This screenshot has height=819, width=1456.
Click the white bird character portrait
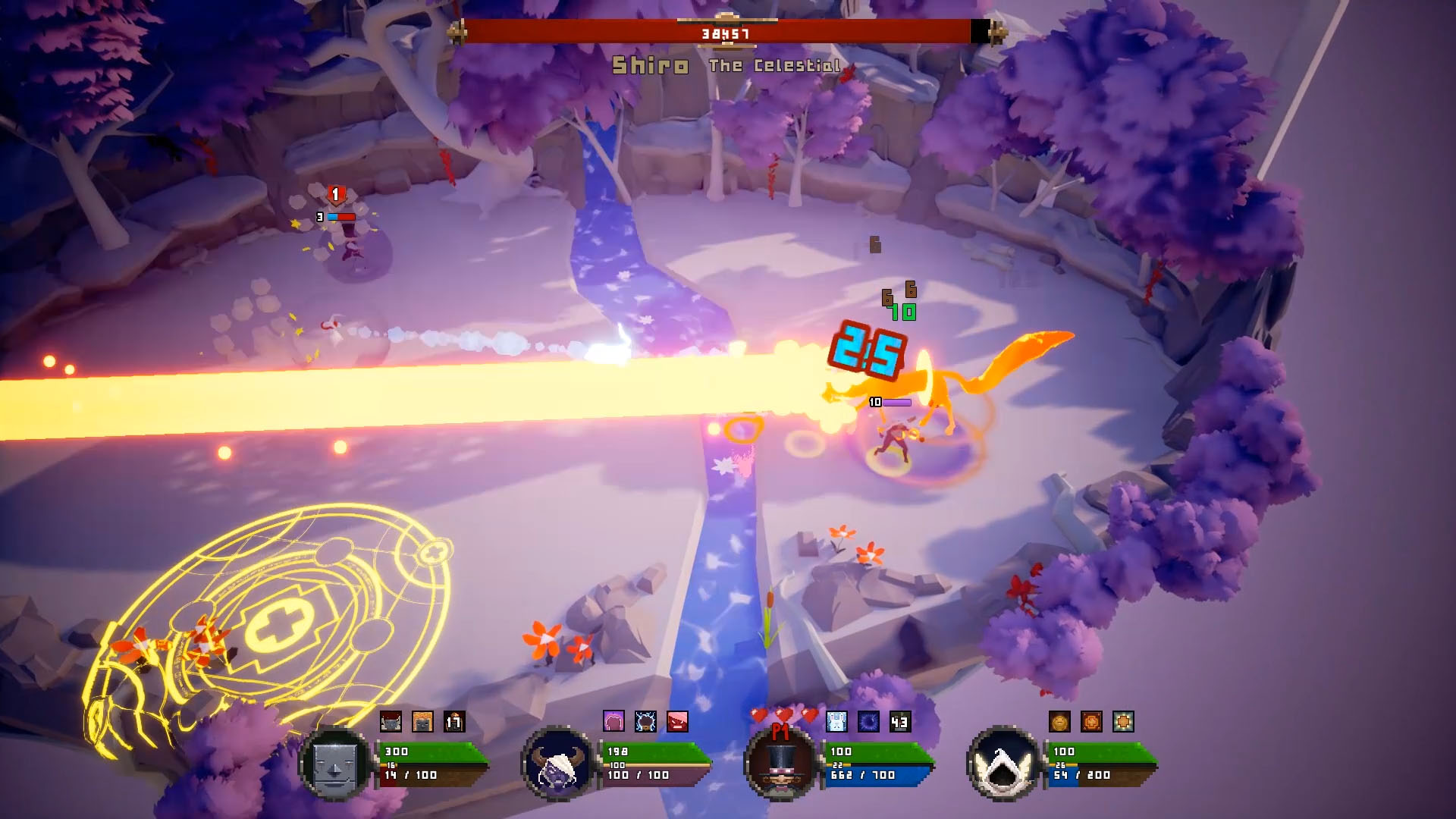coord(1003,764)
